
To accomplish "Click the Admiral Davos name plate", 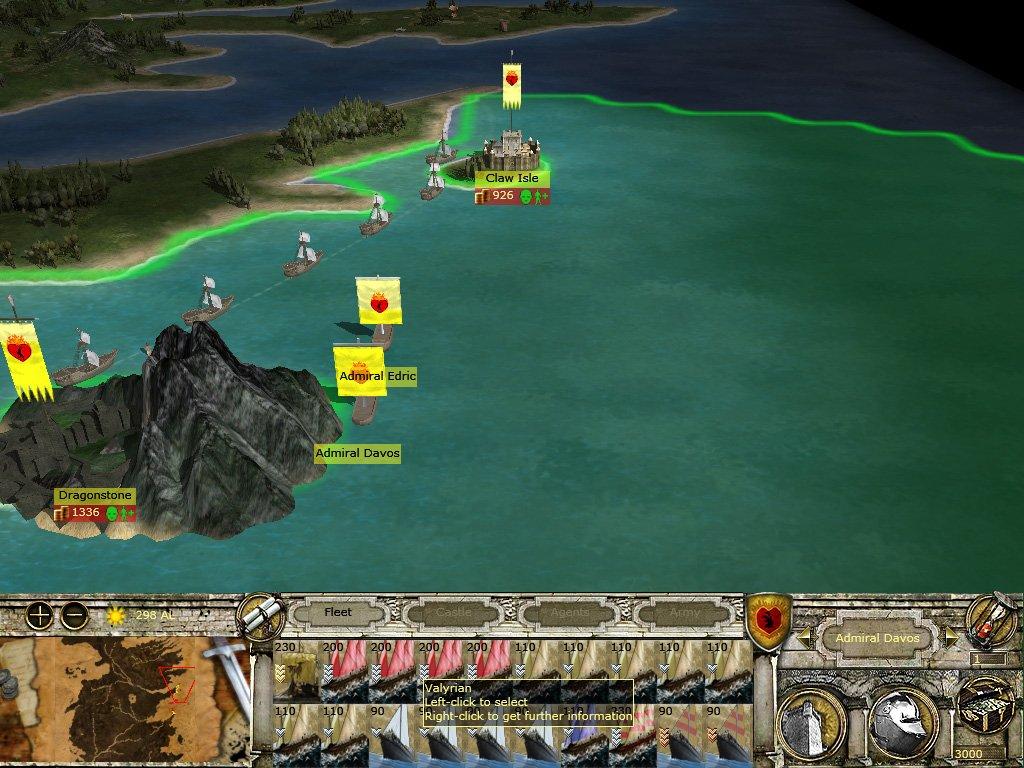I will click(877, 638).
